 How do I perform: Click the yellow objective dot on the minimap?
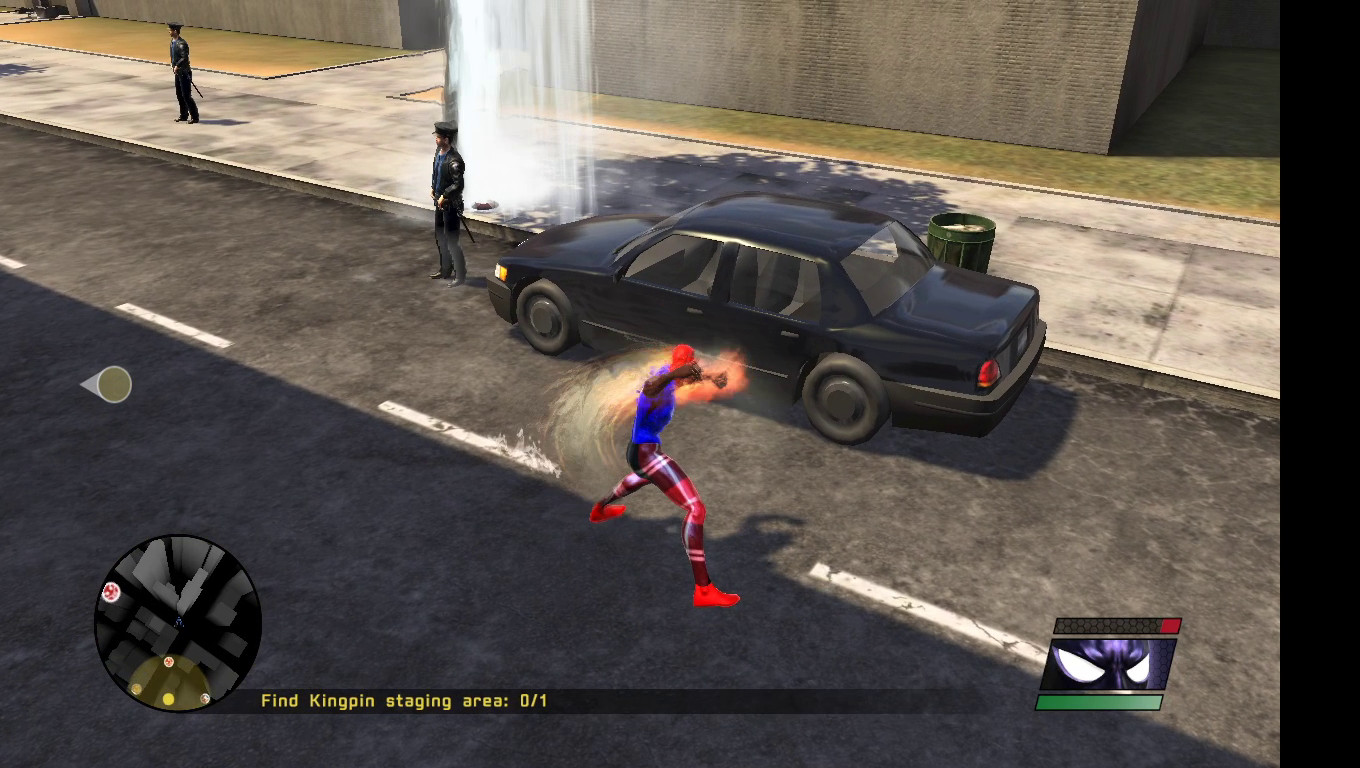(x=168, y=698)
